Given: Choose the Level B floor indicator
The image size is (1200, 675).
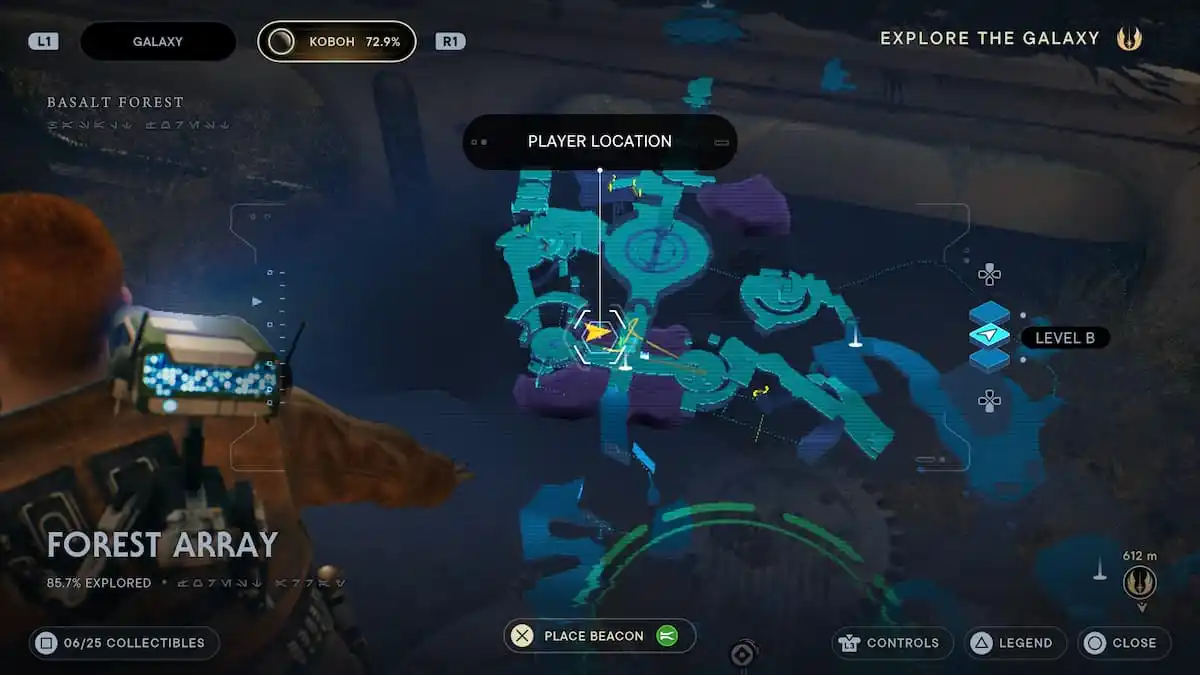Looking at the screenshot, I should (1064, 338).
